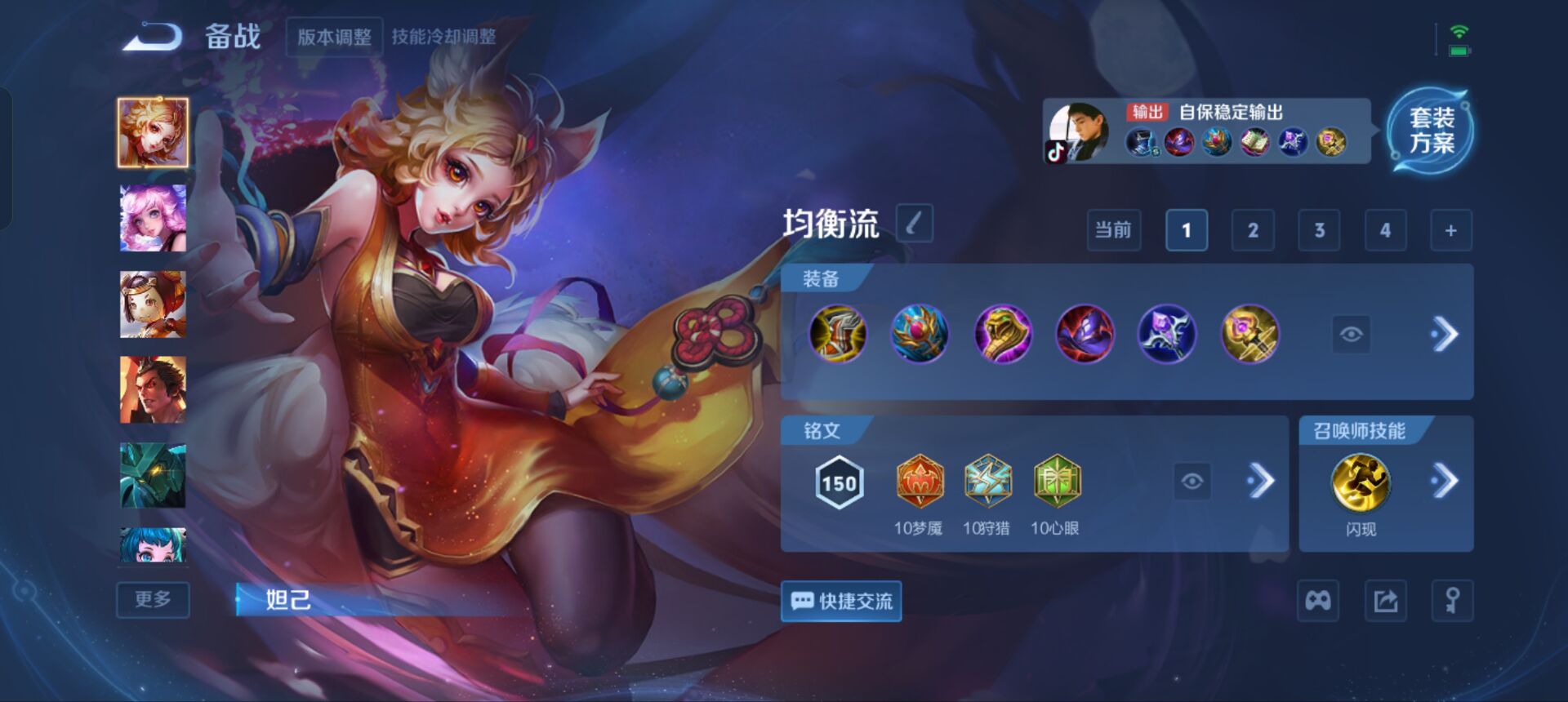Viewport: 1568px width, 702px height.
Task: Open the 版本调整 tab
Action: click(x=334, y=38)
